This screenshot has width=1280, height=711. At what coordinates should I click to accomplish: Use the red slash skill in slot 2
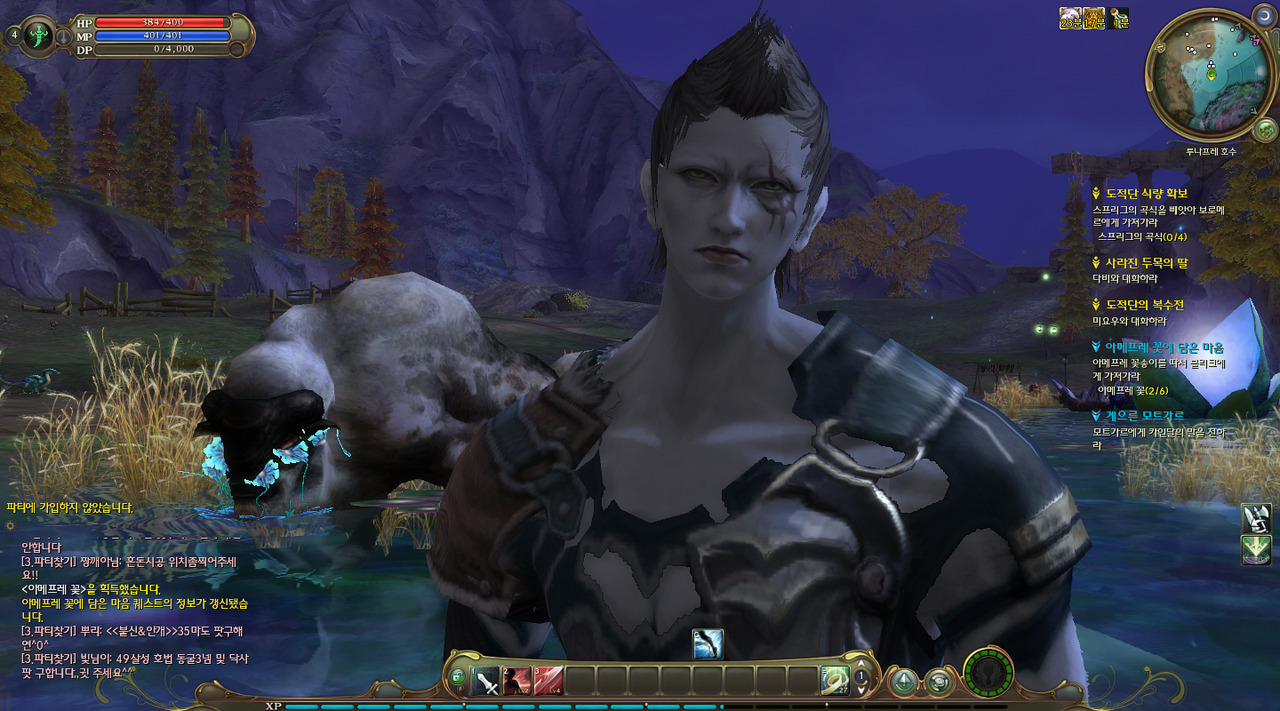click(517, 681)
